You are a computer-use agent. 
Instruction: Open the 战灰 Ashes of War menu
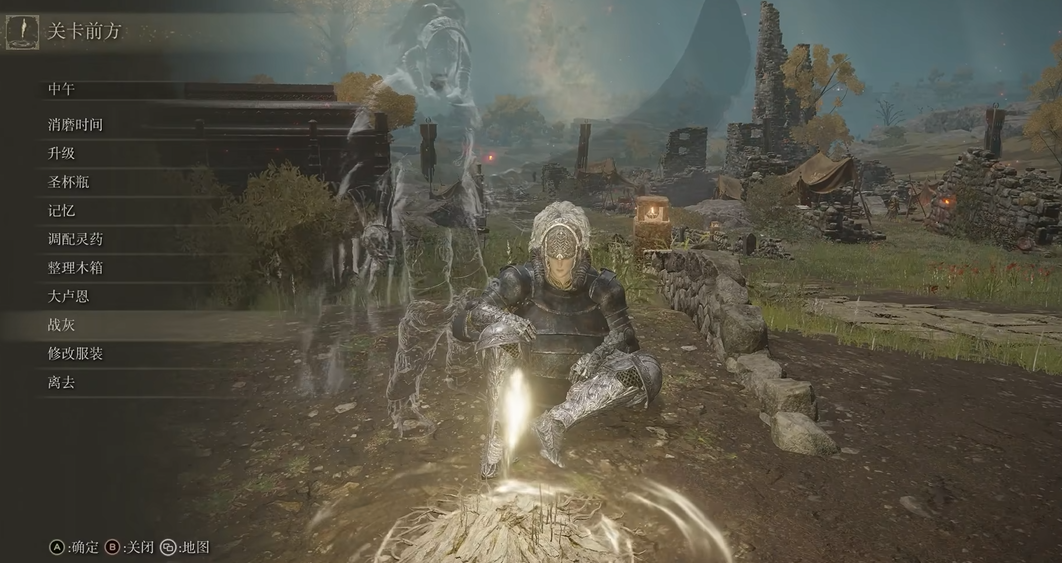[61, 325]
